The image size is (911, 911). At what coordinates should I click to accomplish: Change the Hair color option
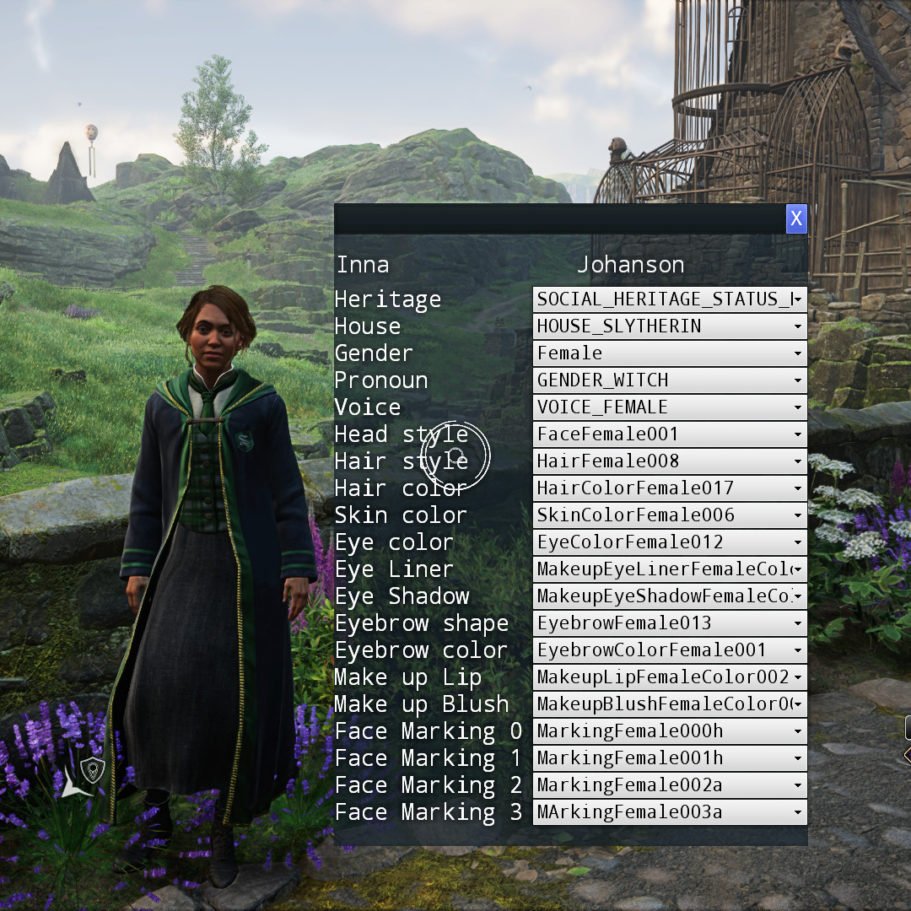669,488
